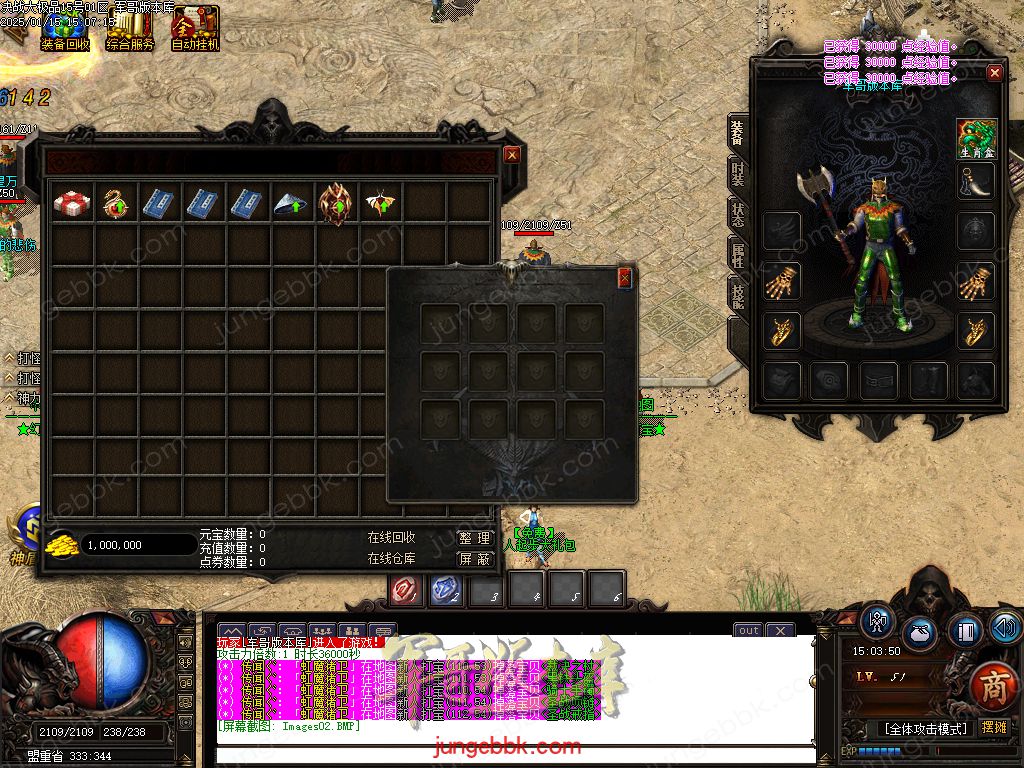The height and width of the screenshot is (768, 1024).
Task: Toggle the speaker sound icon
Action: [x=1005, y=627]
